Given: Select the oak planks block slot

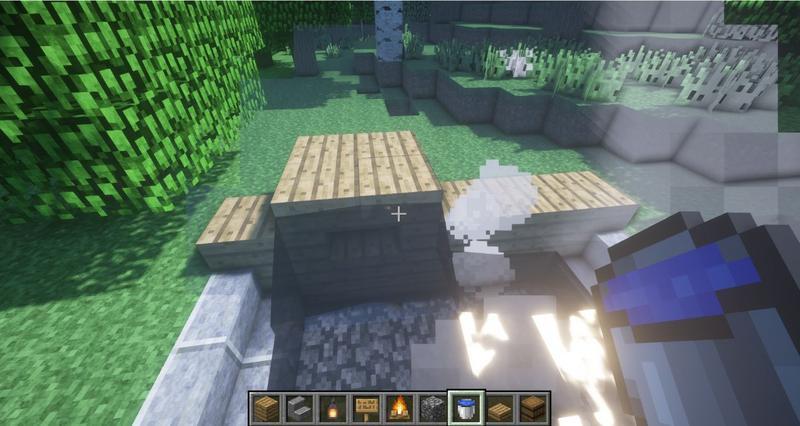Looking at the screenshot, I should tap(265, 408).
